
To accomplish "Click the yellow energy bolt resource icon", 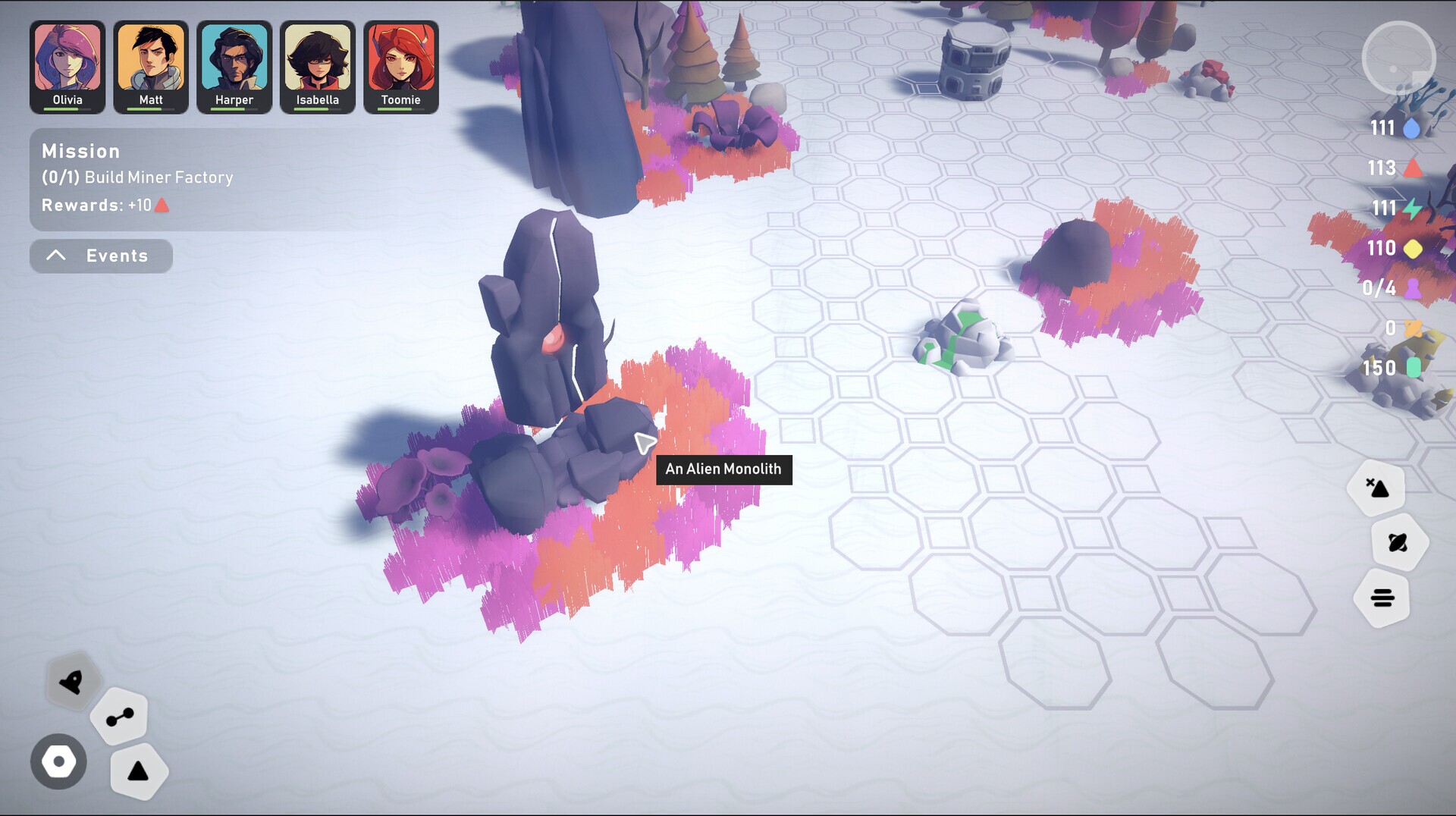I will pos(1412,208).
